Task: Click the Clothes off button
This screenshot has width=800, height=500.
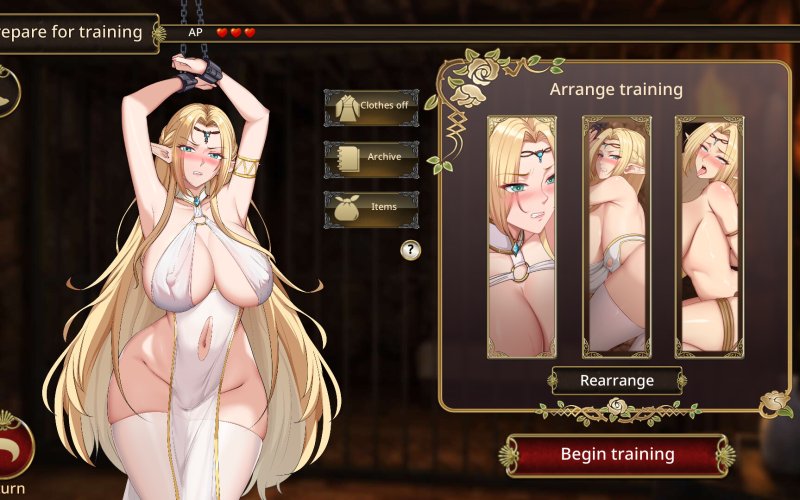Action: point(371,106)
